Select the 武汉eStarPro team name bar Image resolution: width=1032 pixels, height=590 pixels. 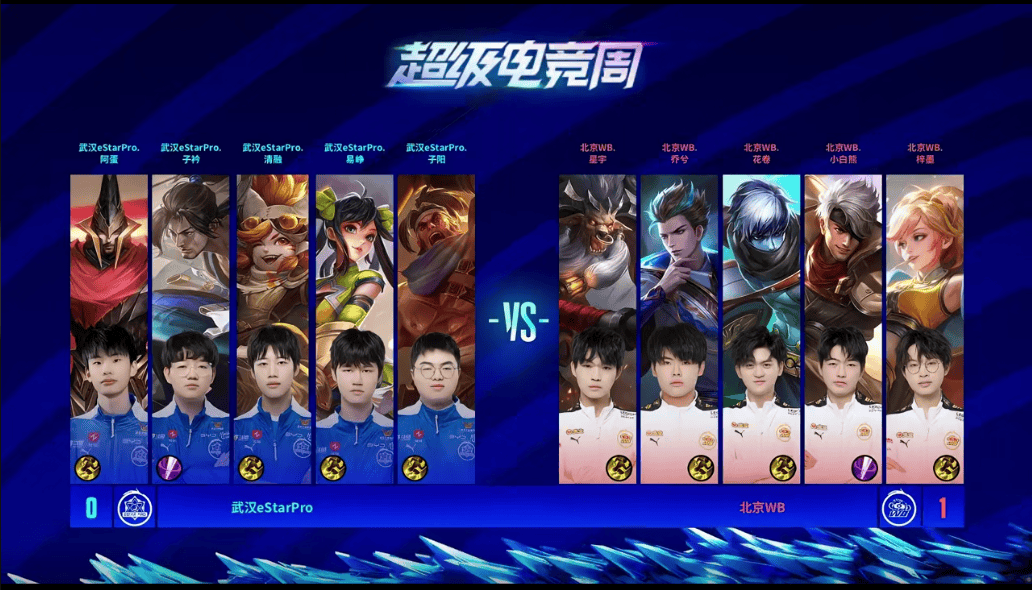[x=272, y=508]
